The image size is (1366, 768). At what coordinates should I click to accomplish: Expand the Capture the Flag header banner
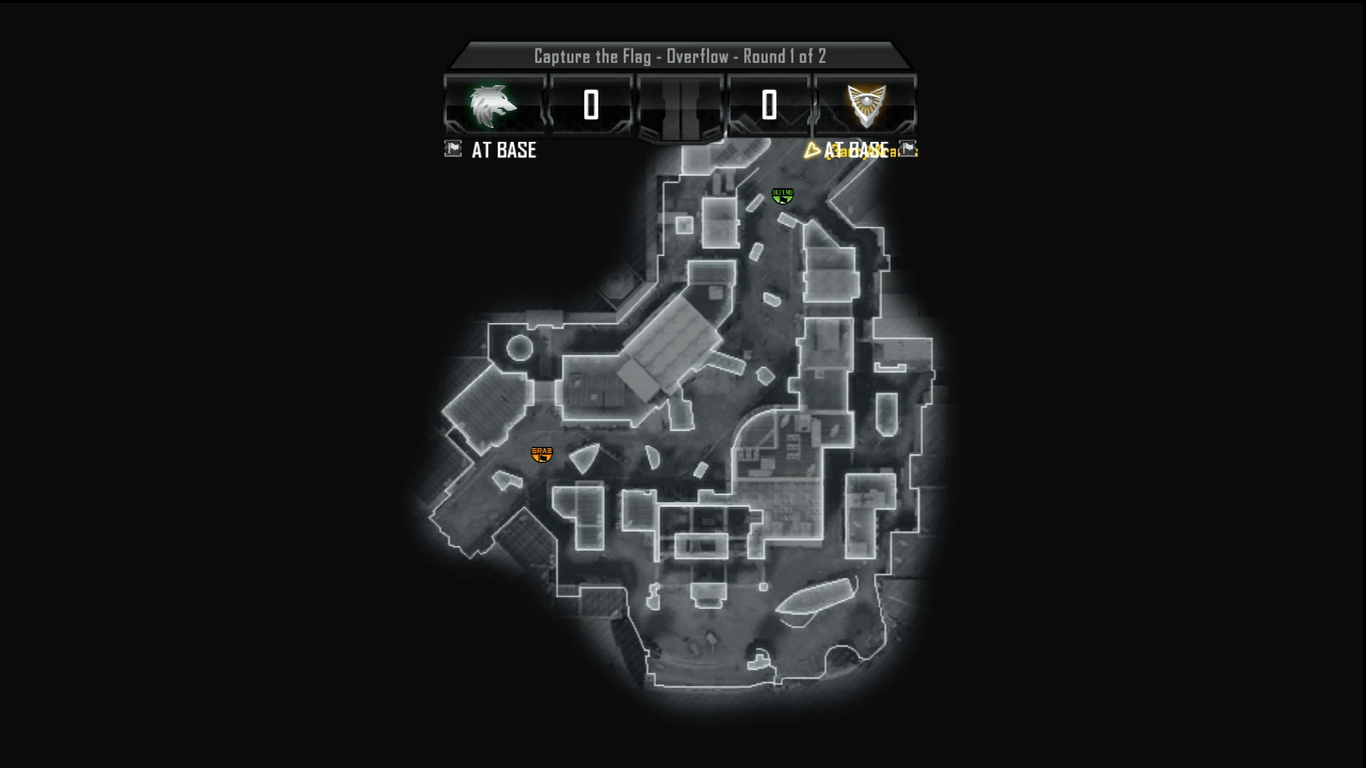click(683, 56)
